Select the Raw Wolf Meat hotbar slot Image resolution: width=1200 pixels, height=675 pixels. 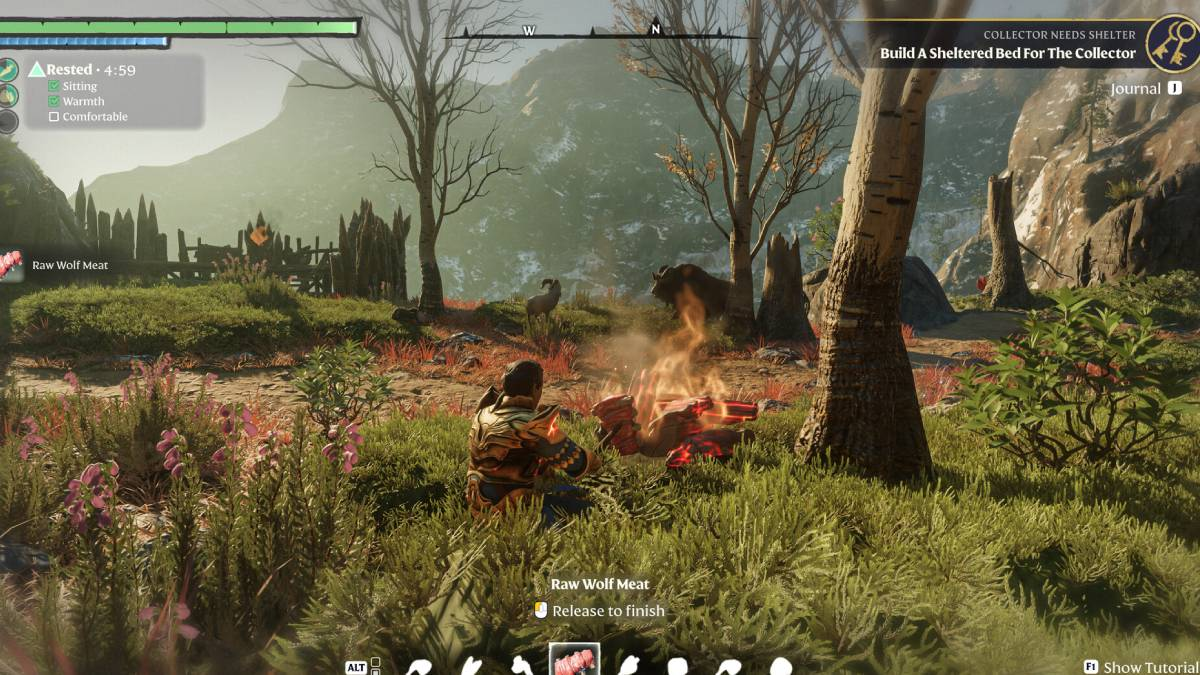pos(575,660)
